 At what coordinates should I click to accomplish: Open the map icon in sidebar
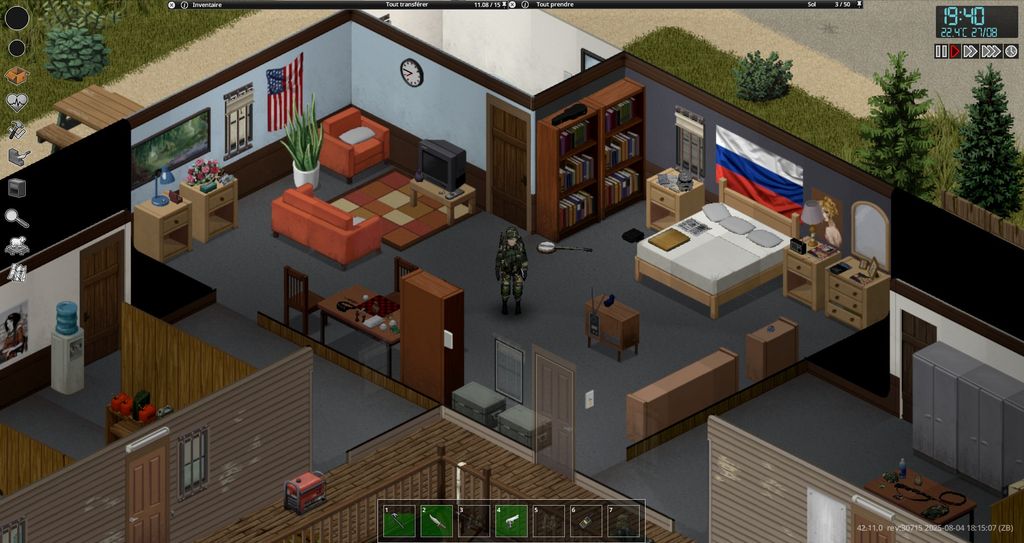tap(17, 272)
